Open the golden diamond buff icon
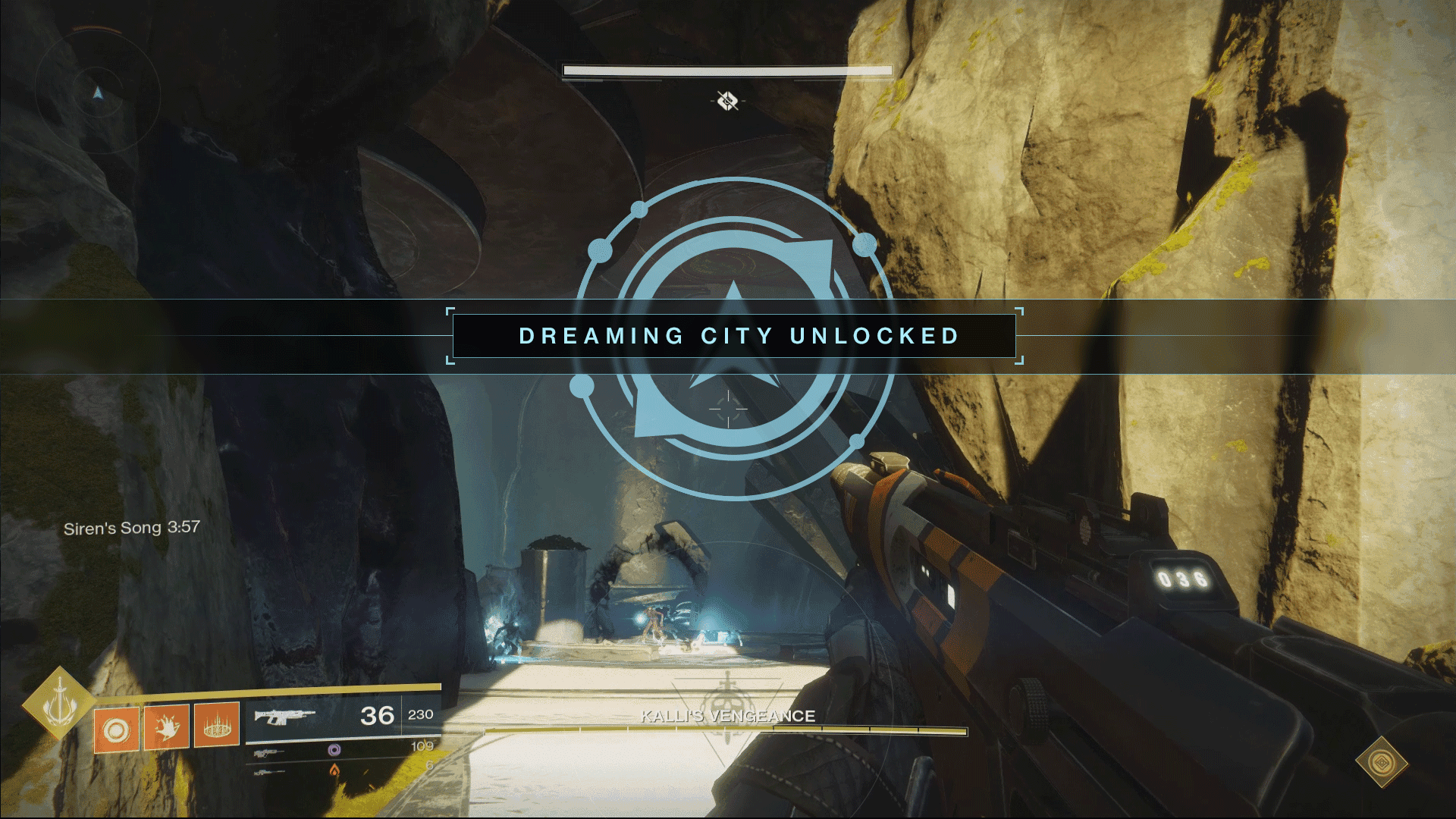Screen dimensions: 1456x819 (x=1381, y=761)
